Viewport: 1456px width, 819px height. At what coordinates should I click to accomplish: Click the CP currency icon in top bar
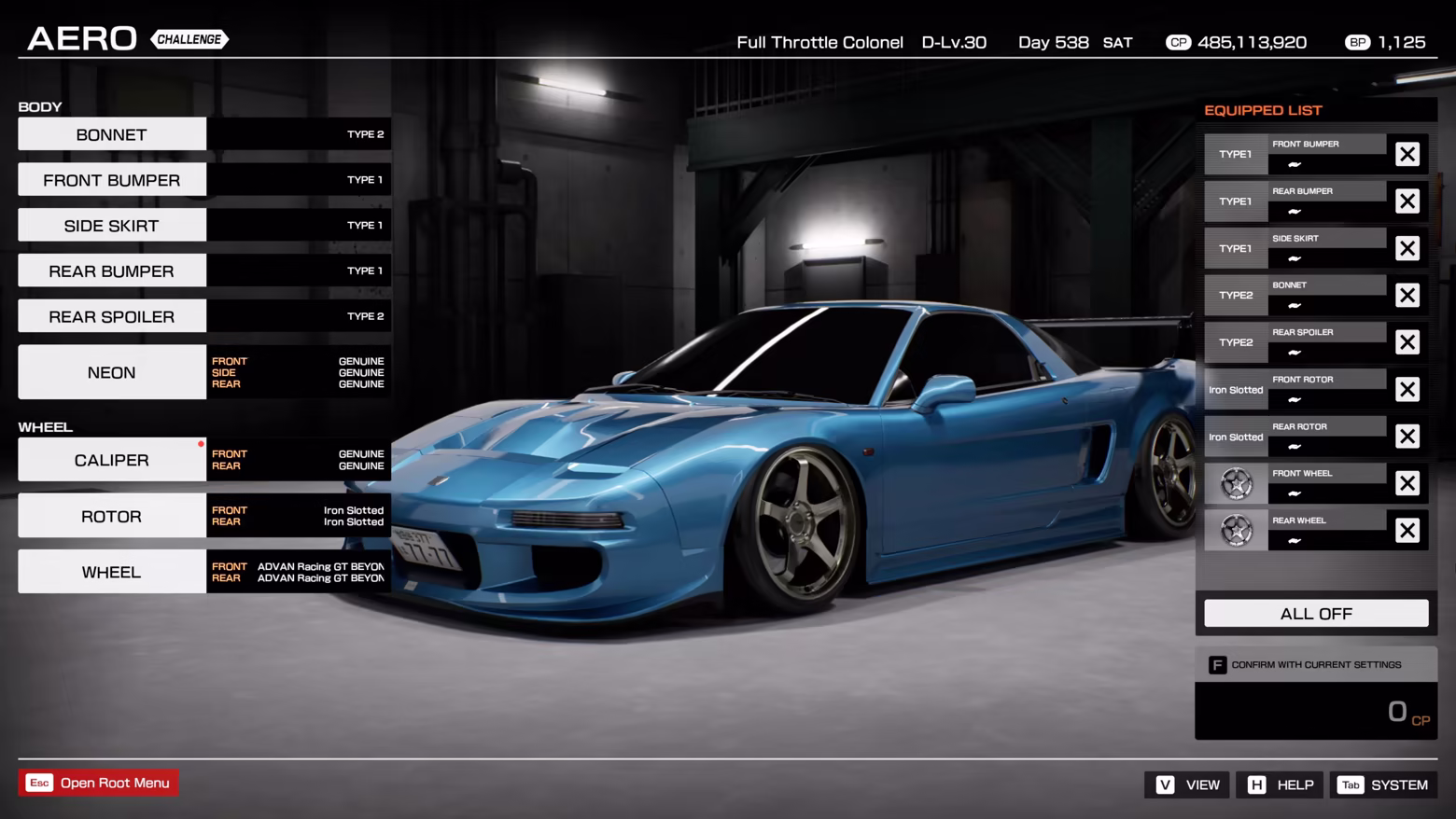[1179, 42]
